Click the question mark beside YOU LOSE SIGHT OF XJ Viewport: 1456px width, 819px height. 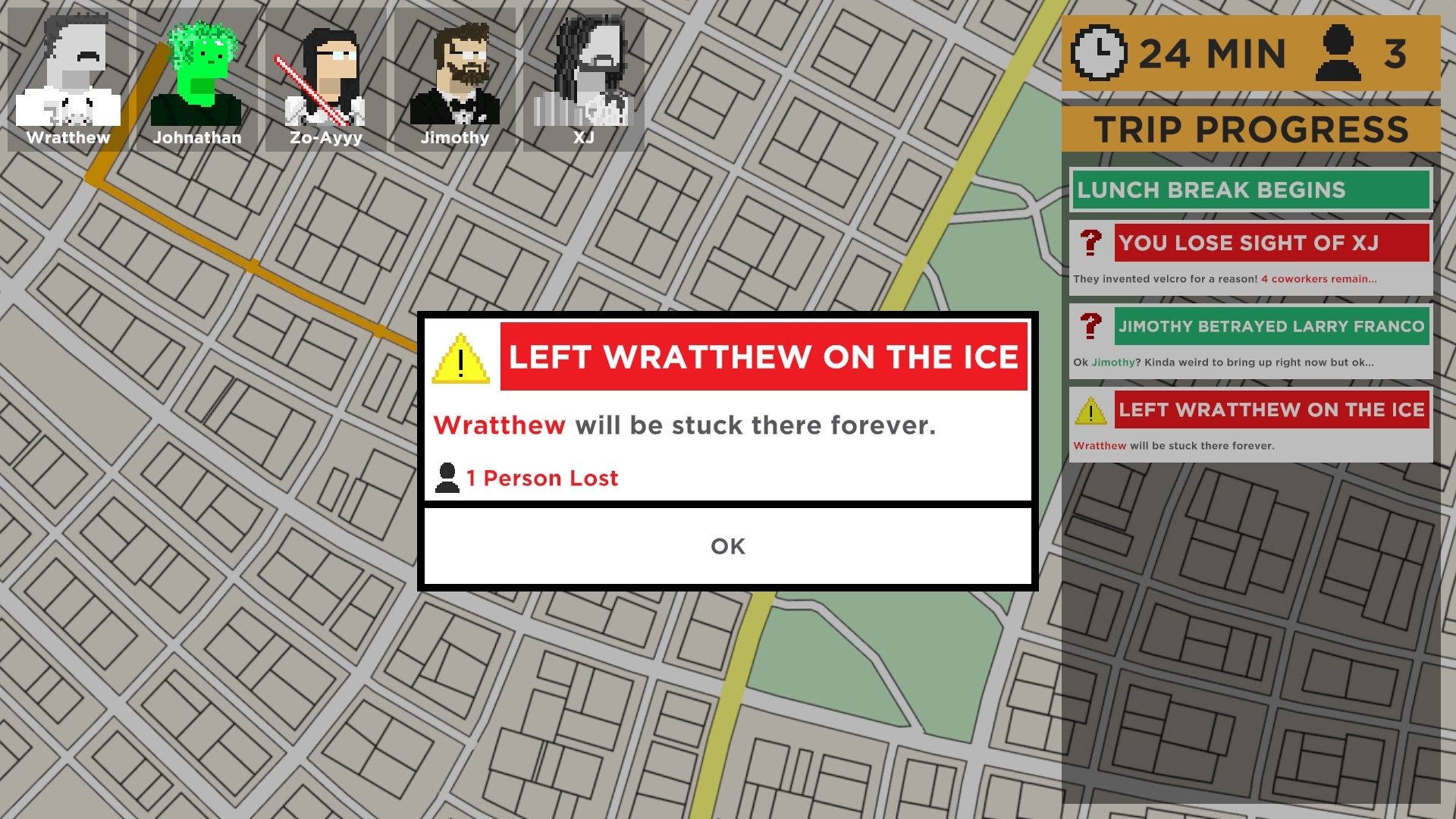point(1090,243)
